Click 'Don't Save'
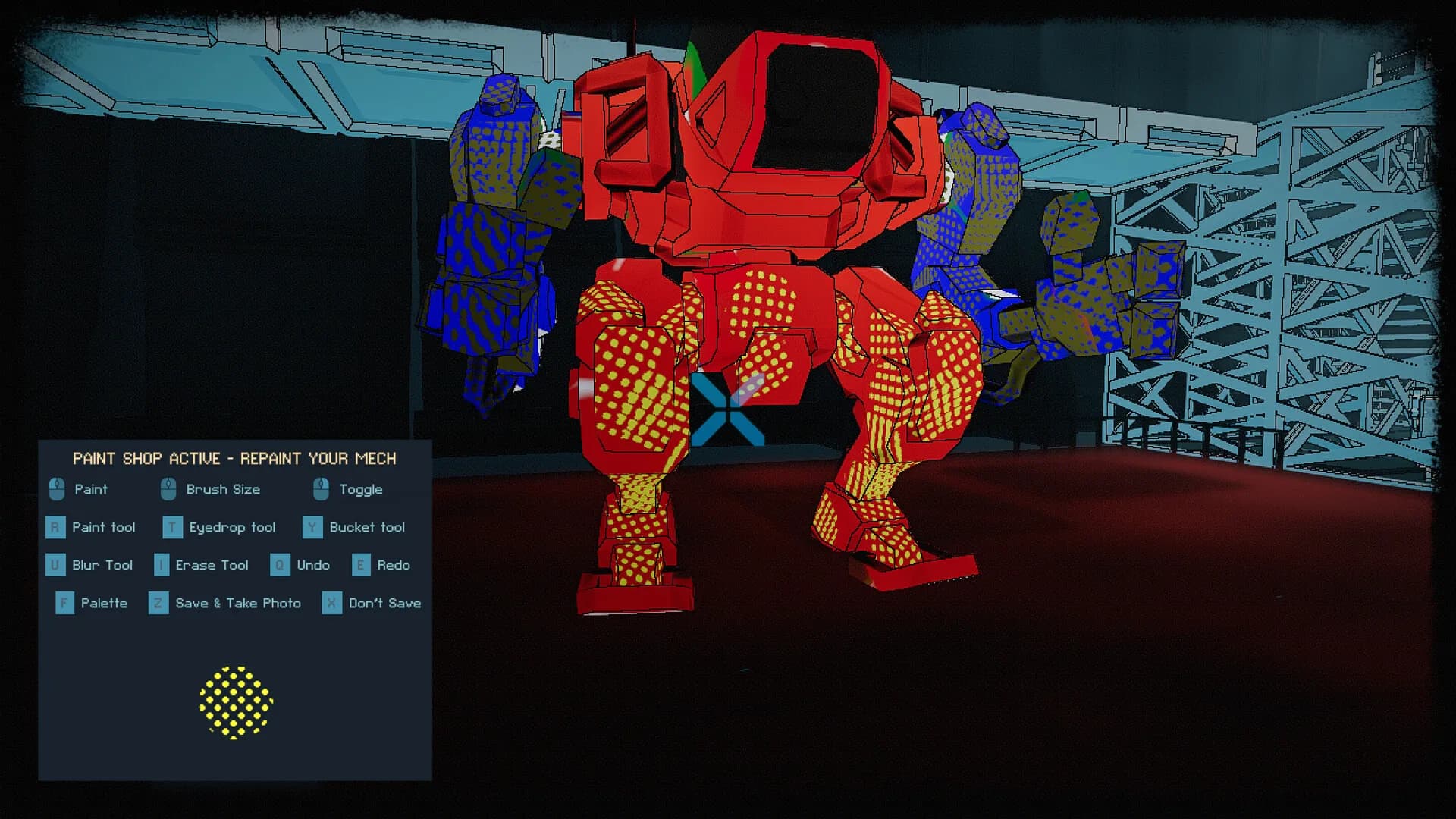This screenshot has height=819, width=1456. (x=384, y=603)
